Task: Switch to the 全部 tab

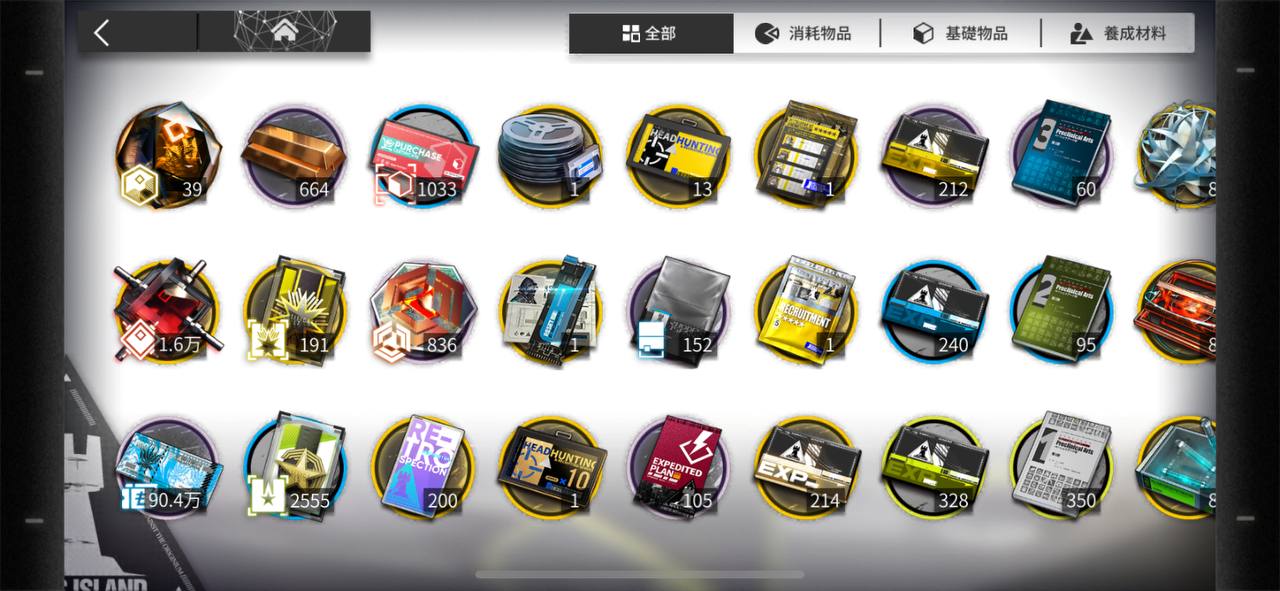Action: [650, 33]
